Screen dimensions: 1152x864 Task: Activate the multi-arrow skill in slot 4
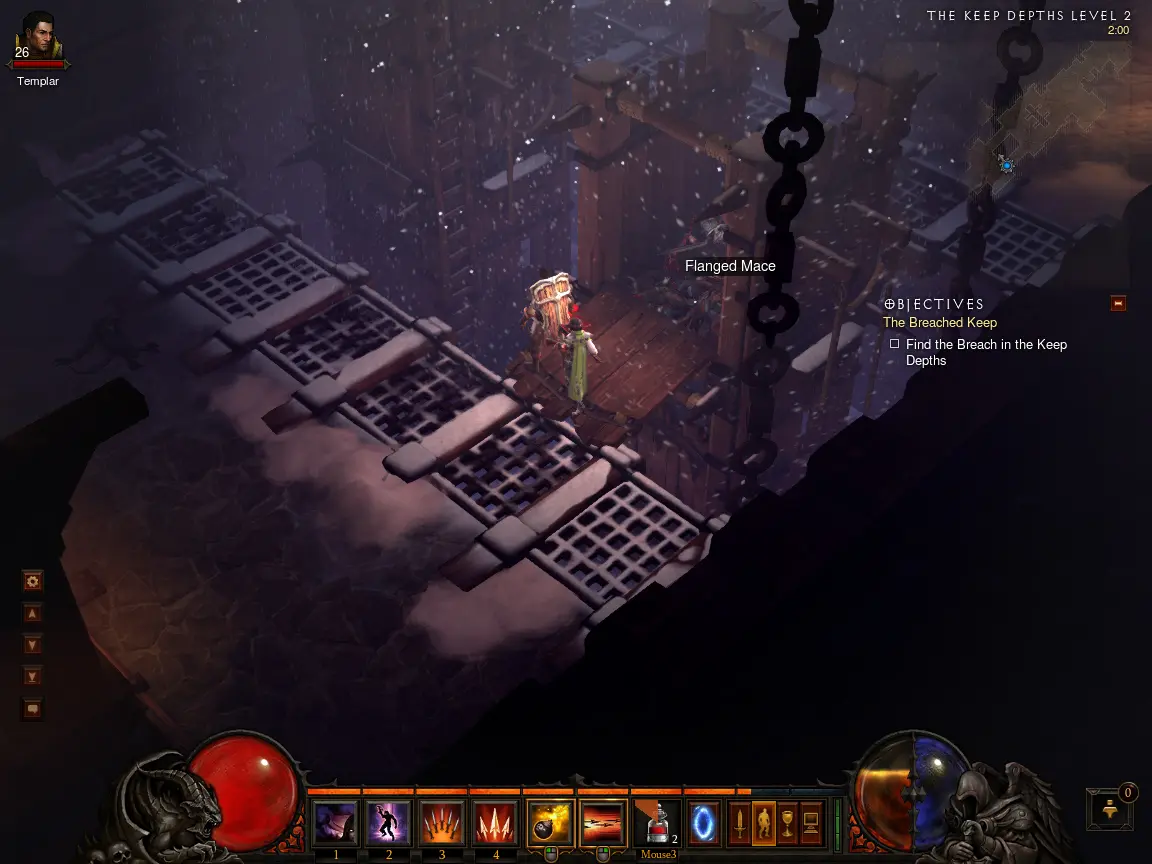tap(495, 823)
